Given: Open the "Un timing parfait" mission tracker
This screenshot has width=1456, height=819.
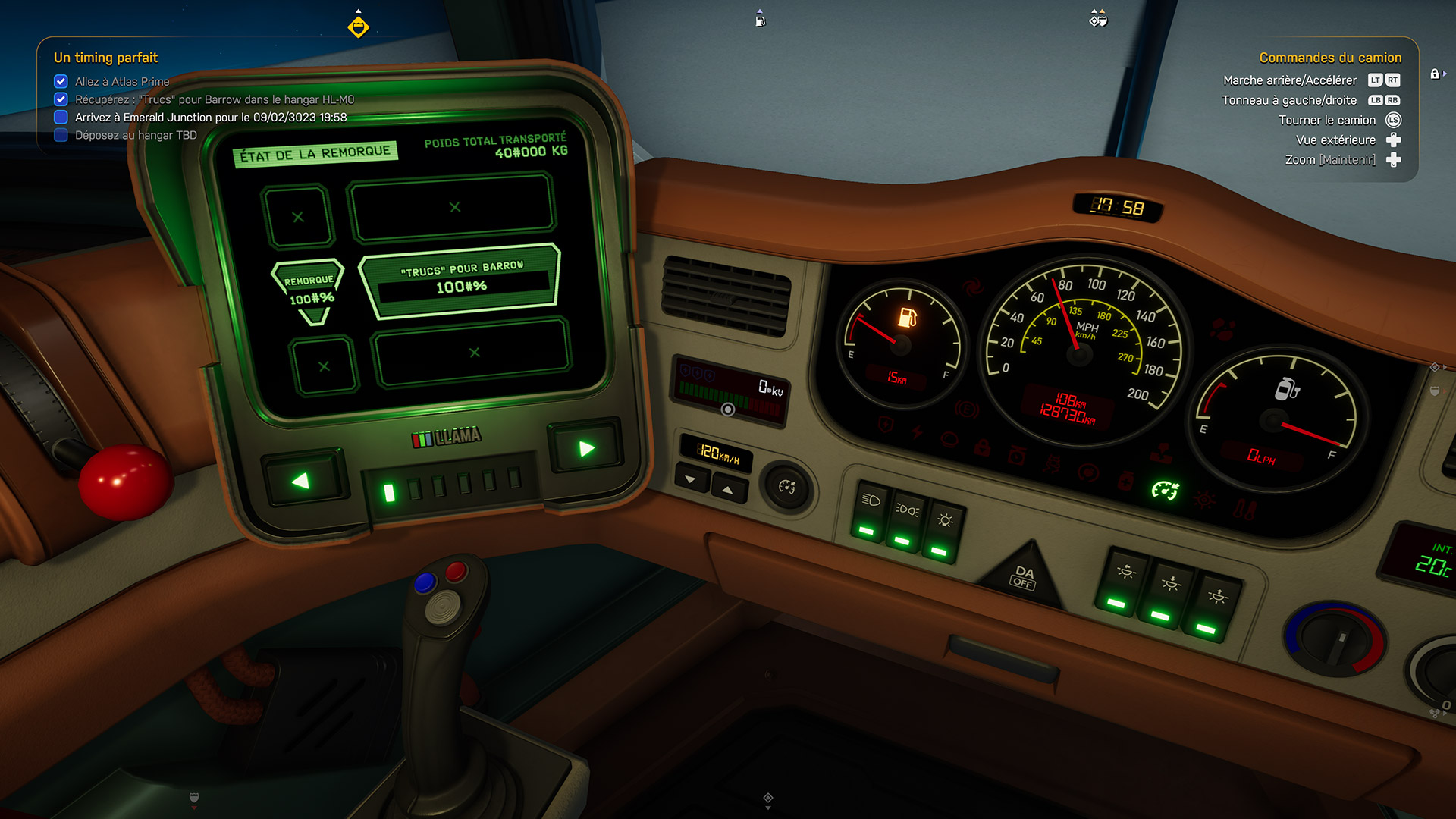Looking at the screenshot, I should (105, 58).
